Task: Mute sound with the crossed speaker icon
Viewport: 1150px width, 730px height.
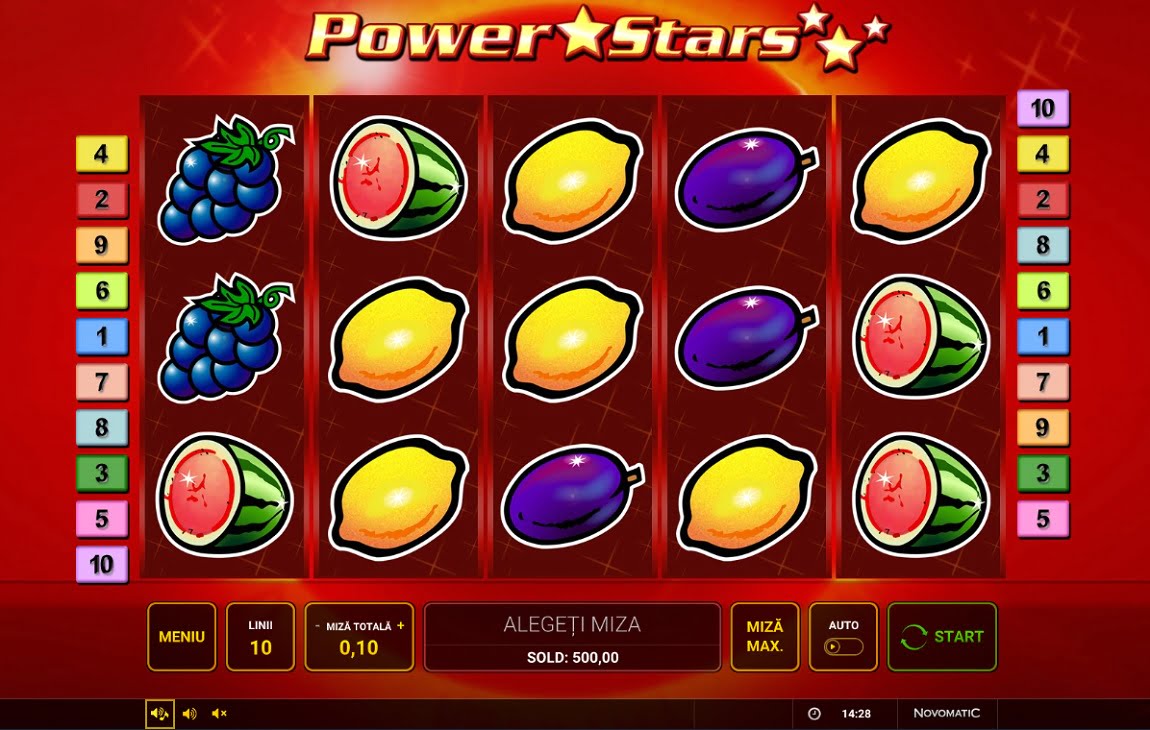Action: [x=219, y=713]
